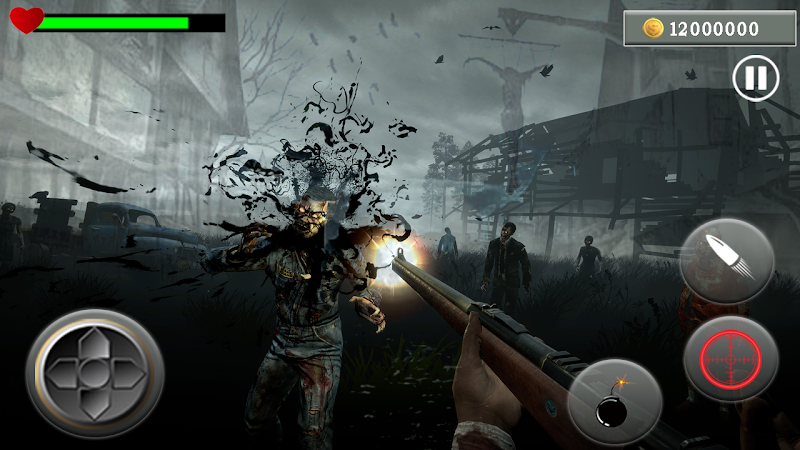Fire the rifle with the bullet button
This screenshot has height=450, width=800.
point(727,258)
